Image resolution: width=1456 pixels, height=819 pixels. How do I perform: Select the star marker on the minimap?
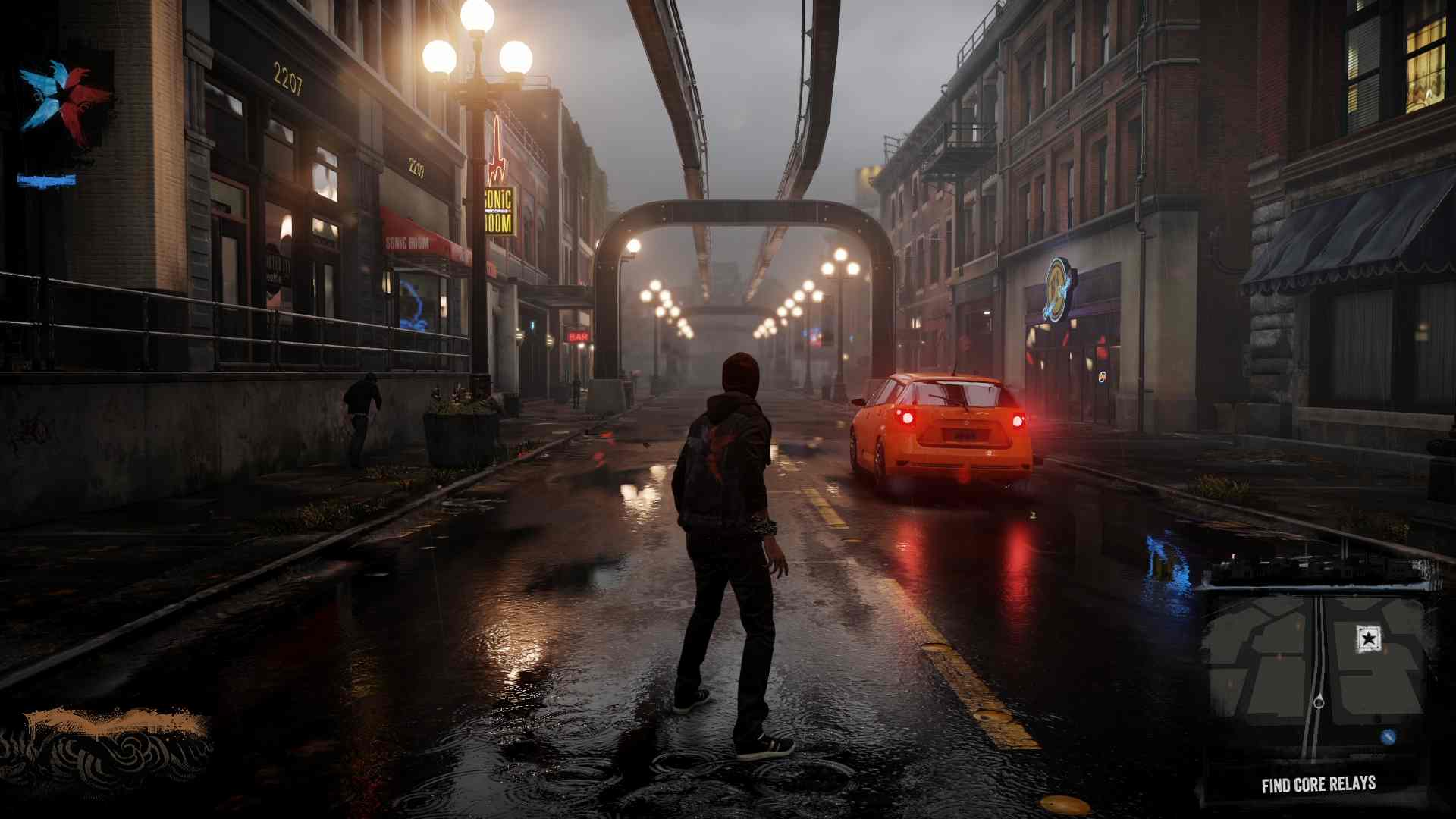tap(1368, 639)
